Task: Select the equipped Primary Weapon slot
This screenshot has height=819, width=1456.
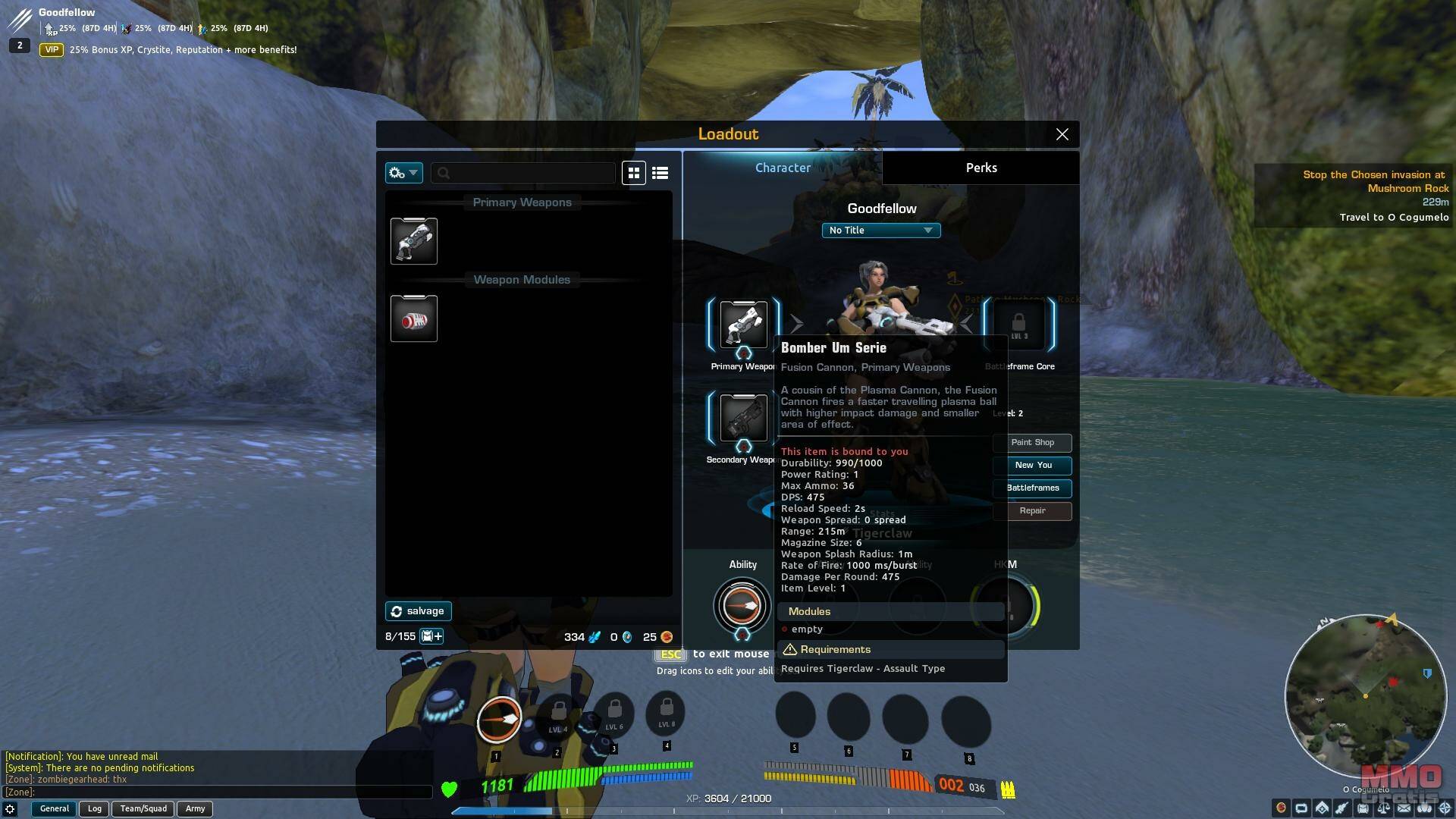Action: click(743, 325)
